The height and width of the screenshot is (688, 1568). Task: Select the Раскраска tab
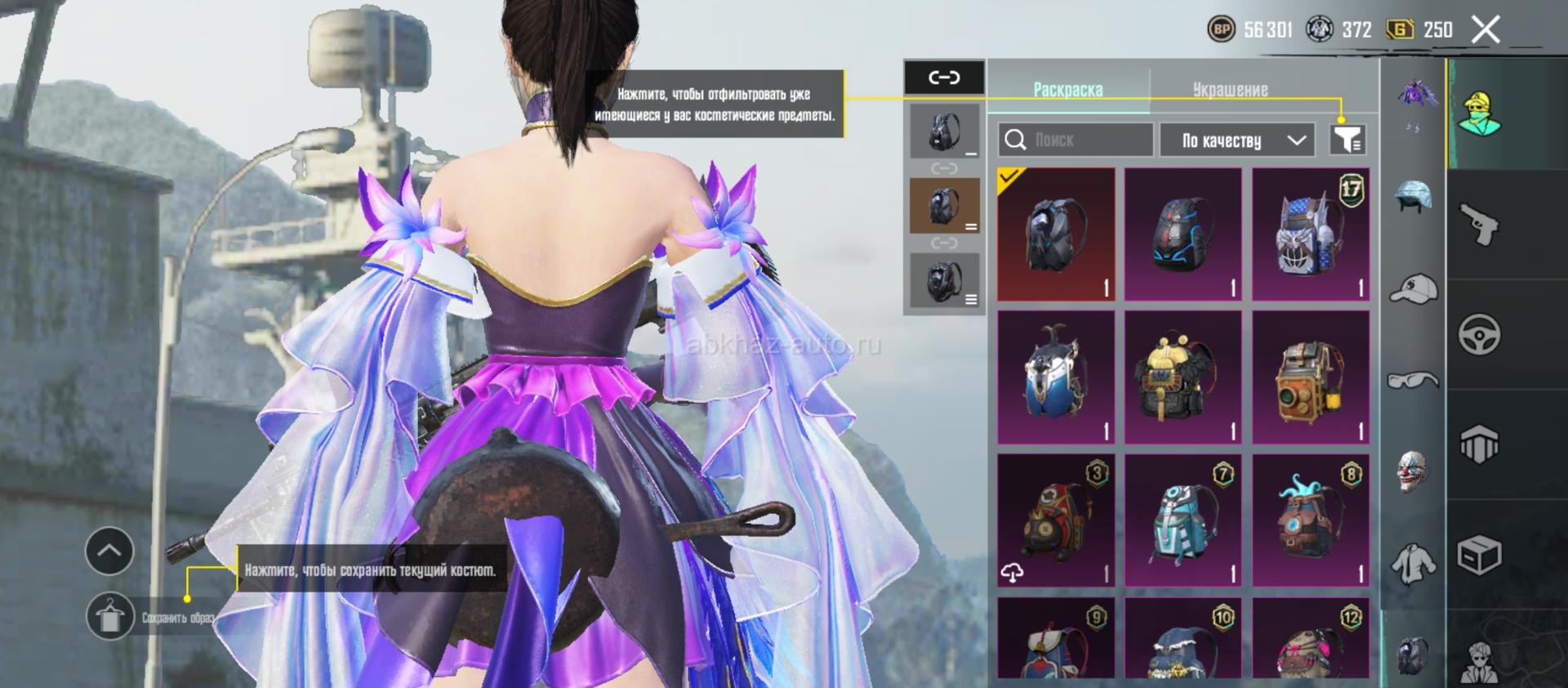coord(1067,90)
